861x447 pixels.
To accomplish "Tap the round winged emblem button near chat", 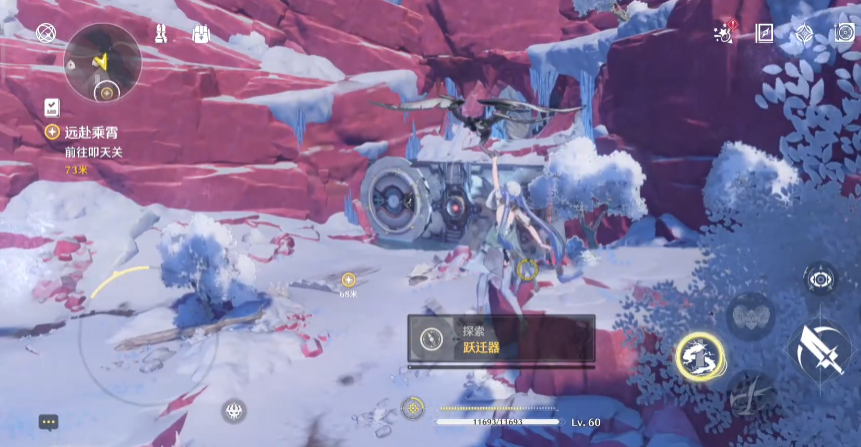I will pos(234,410).
